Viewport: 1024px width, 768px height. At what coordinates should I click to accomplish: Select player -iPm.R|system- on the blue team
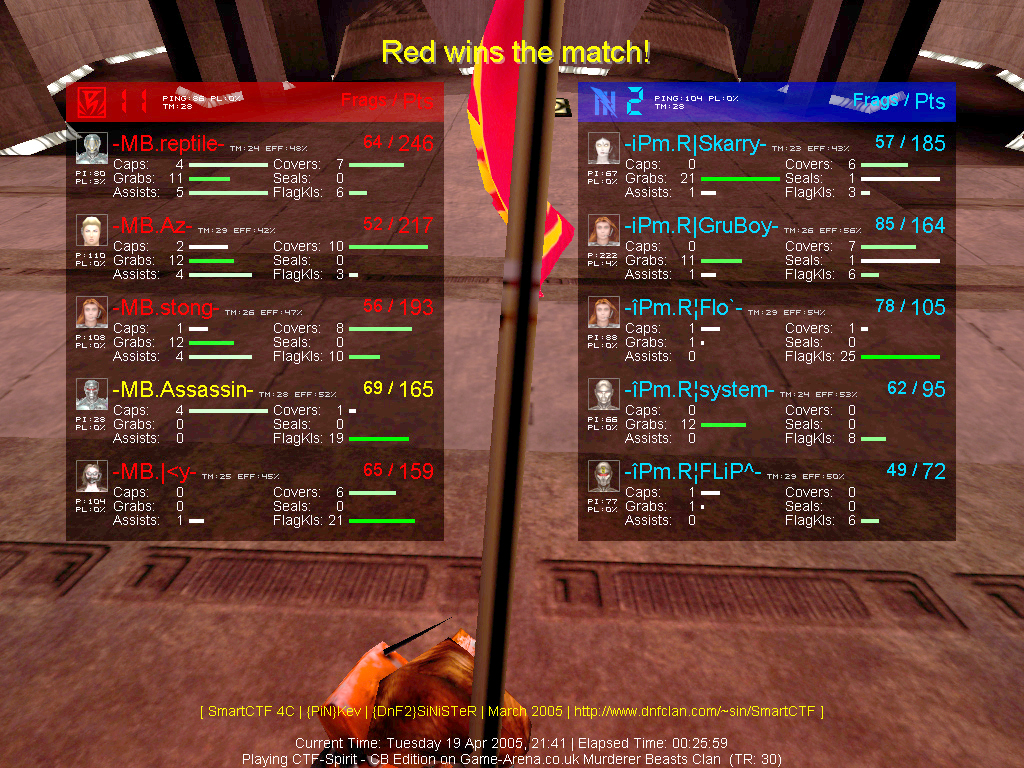point(699,390)
